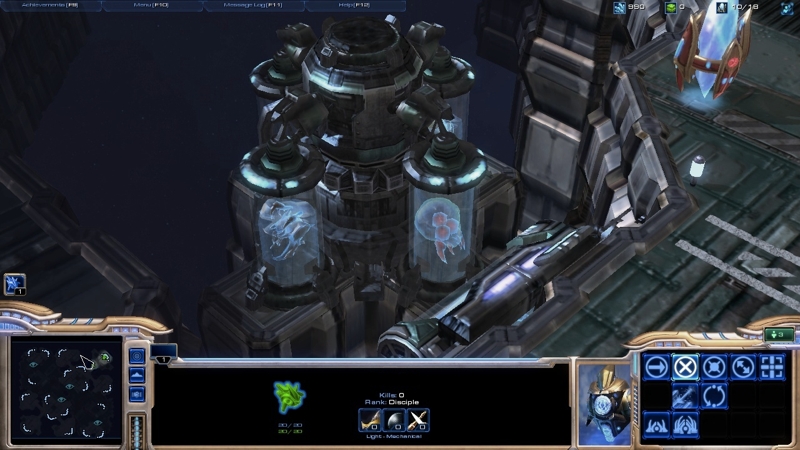Open the Help panel
The width and height of the screenshot is (800, 450).
click(x=355, y=6)
